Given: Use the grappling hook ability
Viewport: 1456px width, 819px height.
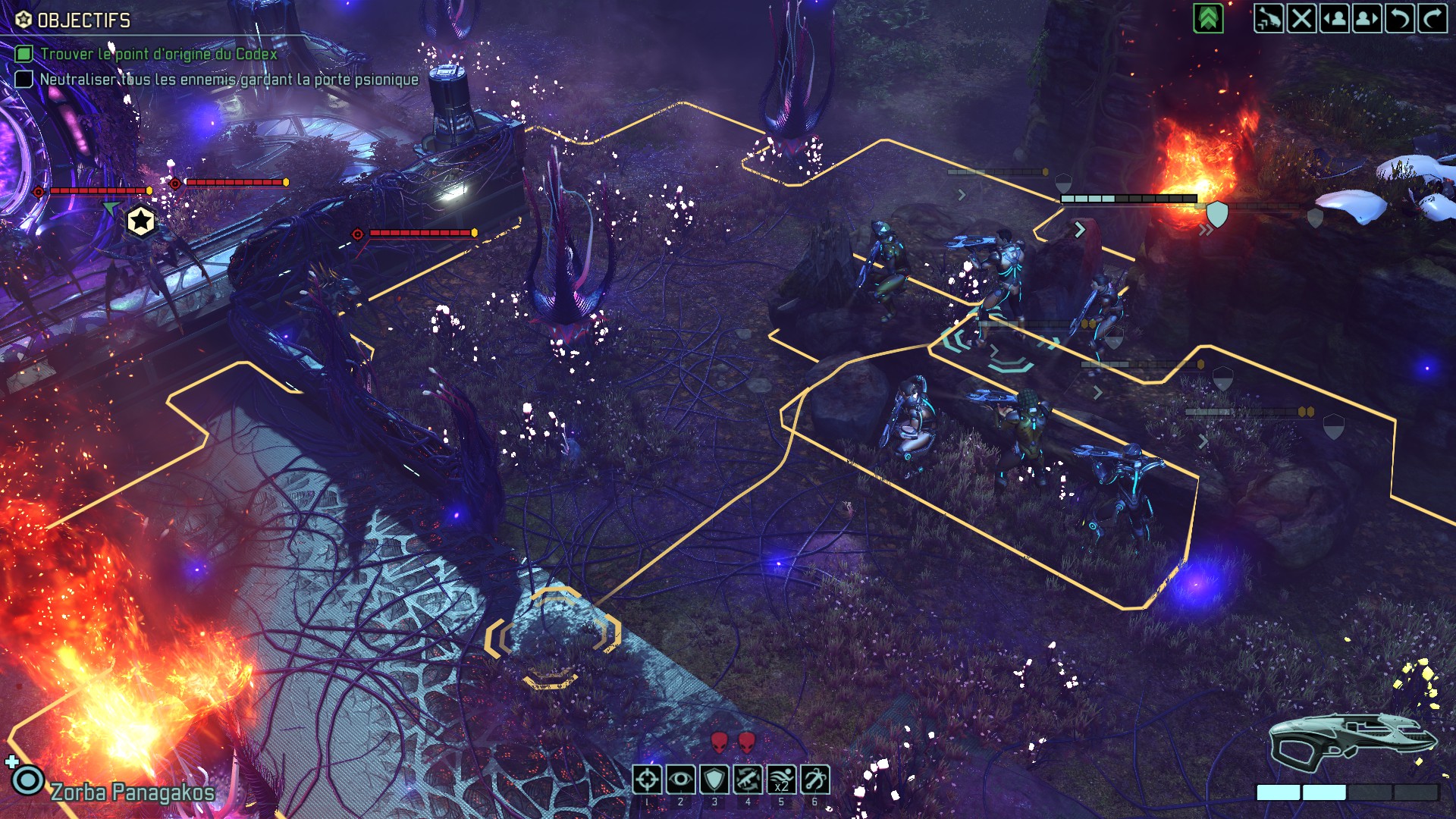Looking at the screenshot, I should 814,780.
